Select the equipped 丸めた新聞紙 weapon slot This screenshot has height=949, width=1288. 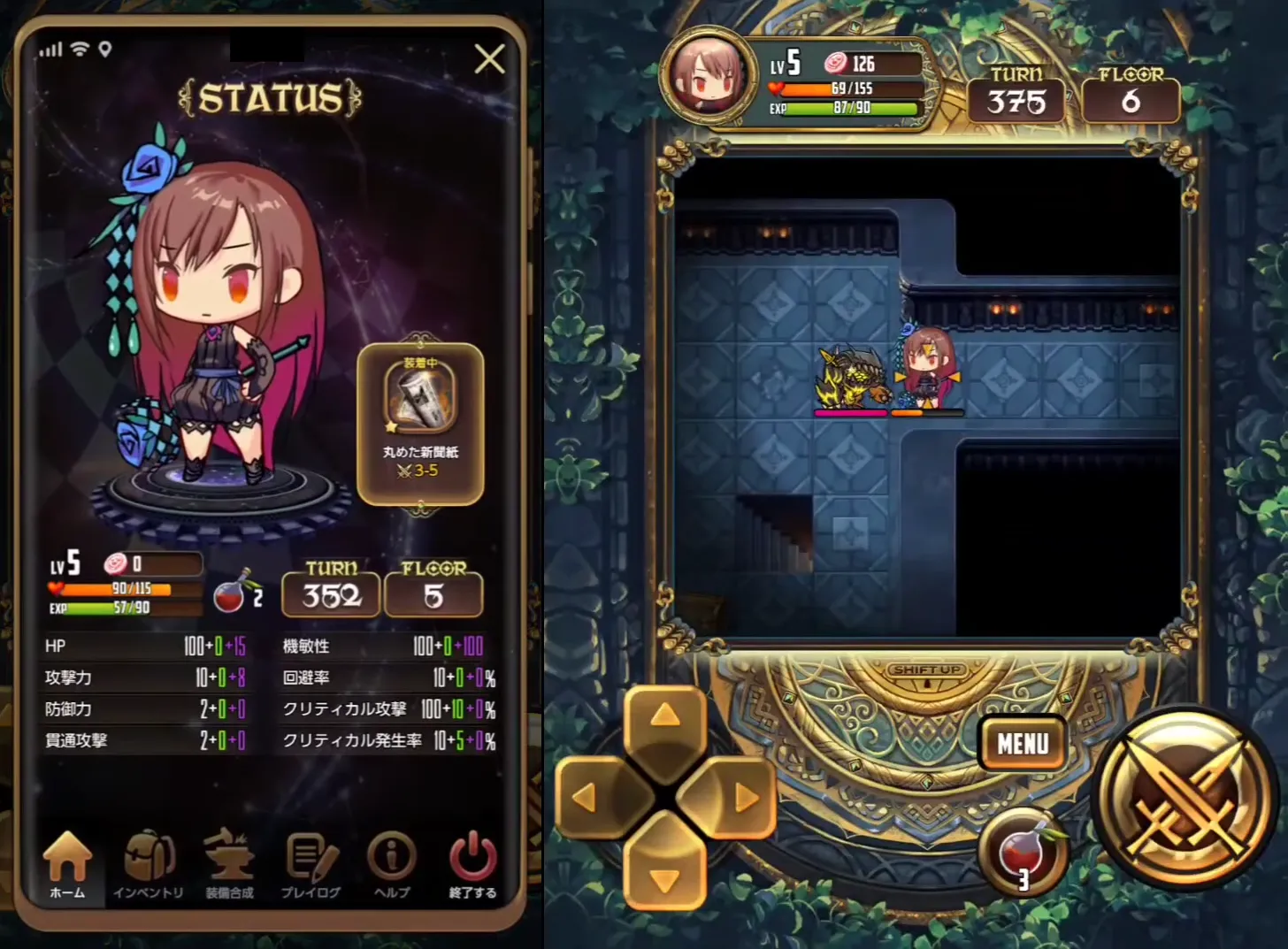point(420,424)
